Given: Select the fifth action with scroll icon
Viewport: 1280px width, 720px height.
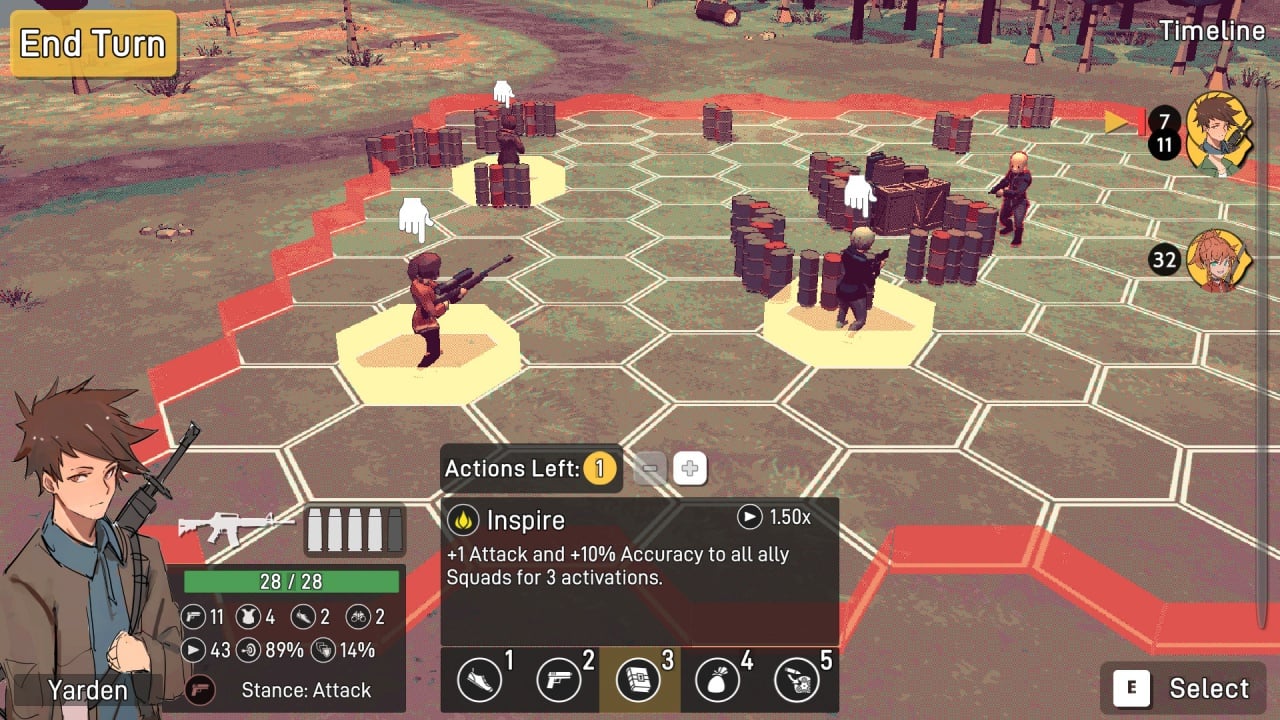Looking at the screenshot, I should [797, 681].
